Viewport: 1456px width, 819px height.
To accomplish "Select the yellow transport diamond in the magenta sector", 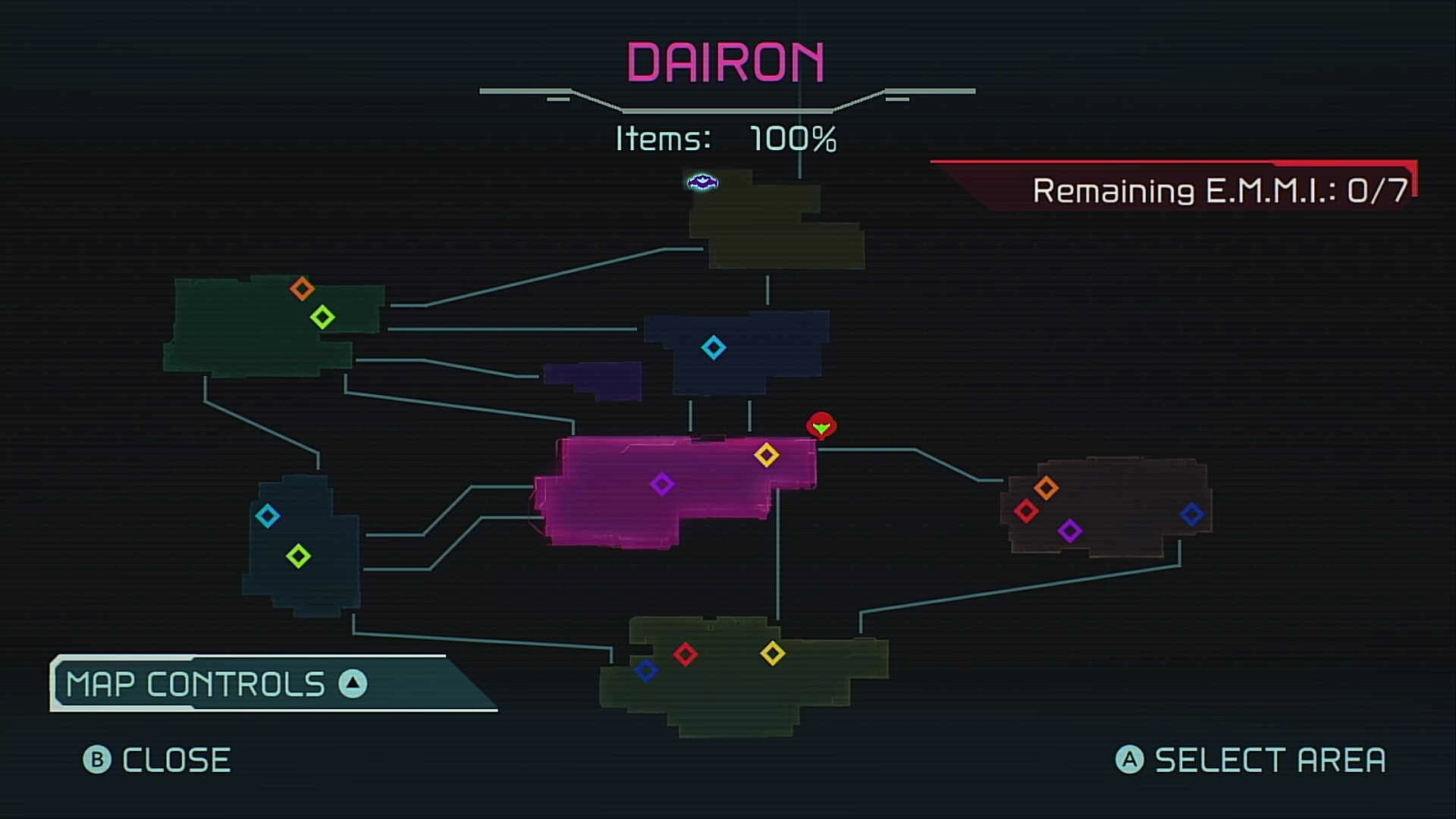I will 767,455.
